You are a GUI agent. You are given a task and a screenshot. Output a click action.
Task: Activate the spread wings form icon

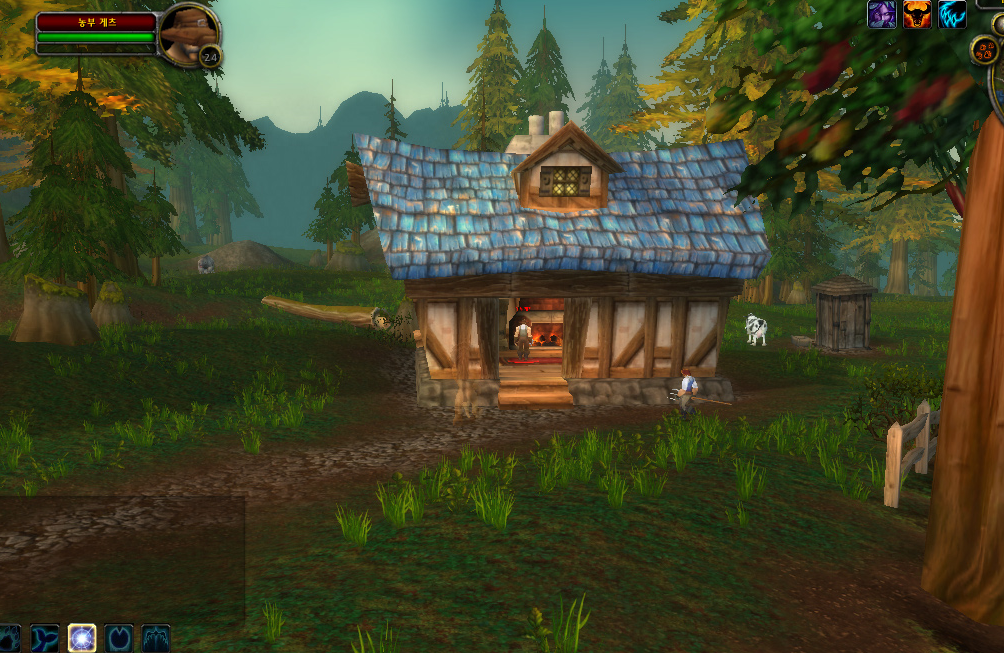pyautogui.click(x=156, y=638)
